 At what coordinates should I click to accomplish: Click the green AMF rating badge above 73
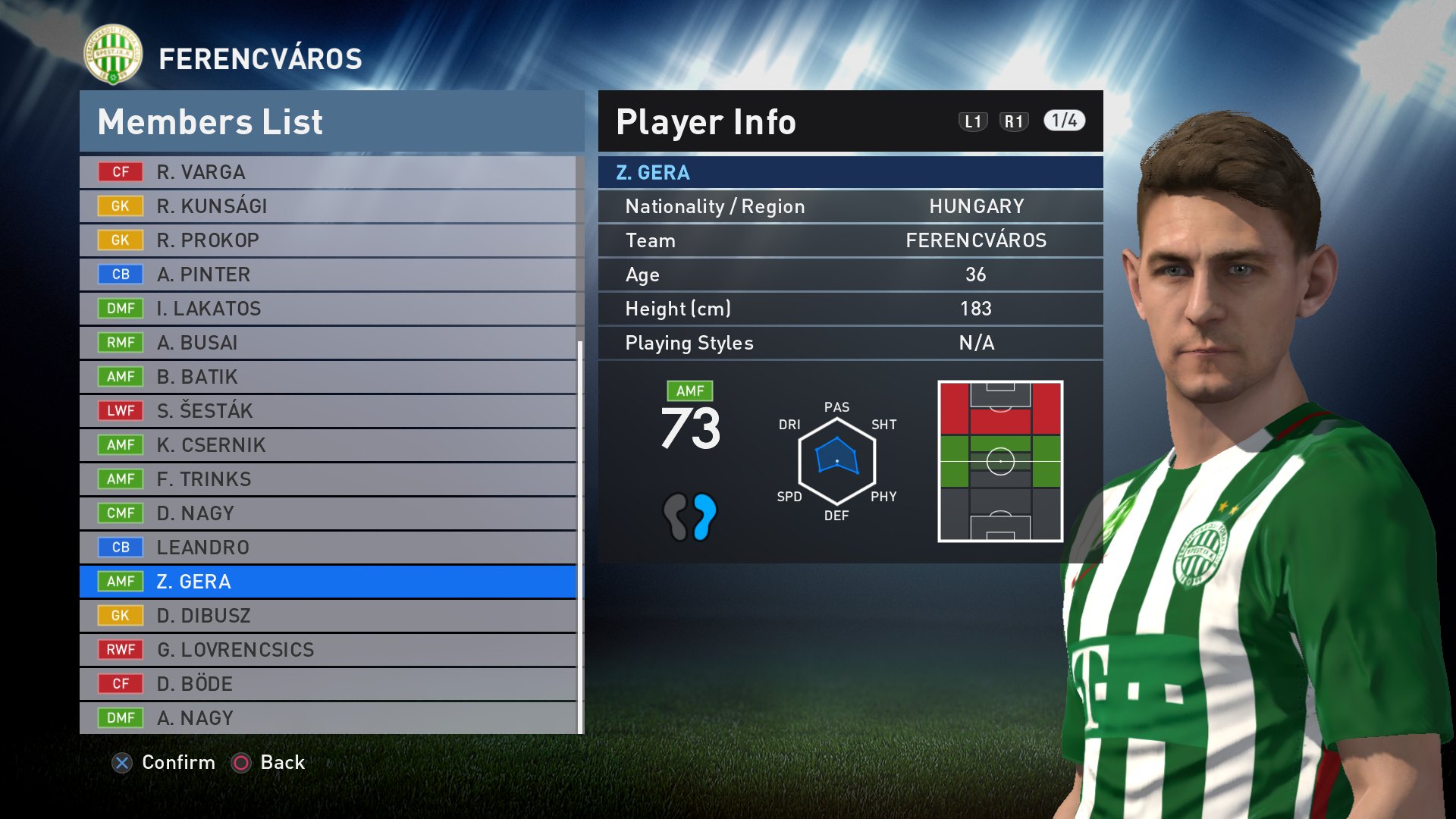click(x=690, y=391)
